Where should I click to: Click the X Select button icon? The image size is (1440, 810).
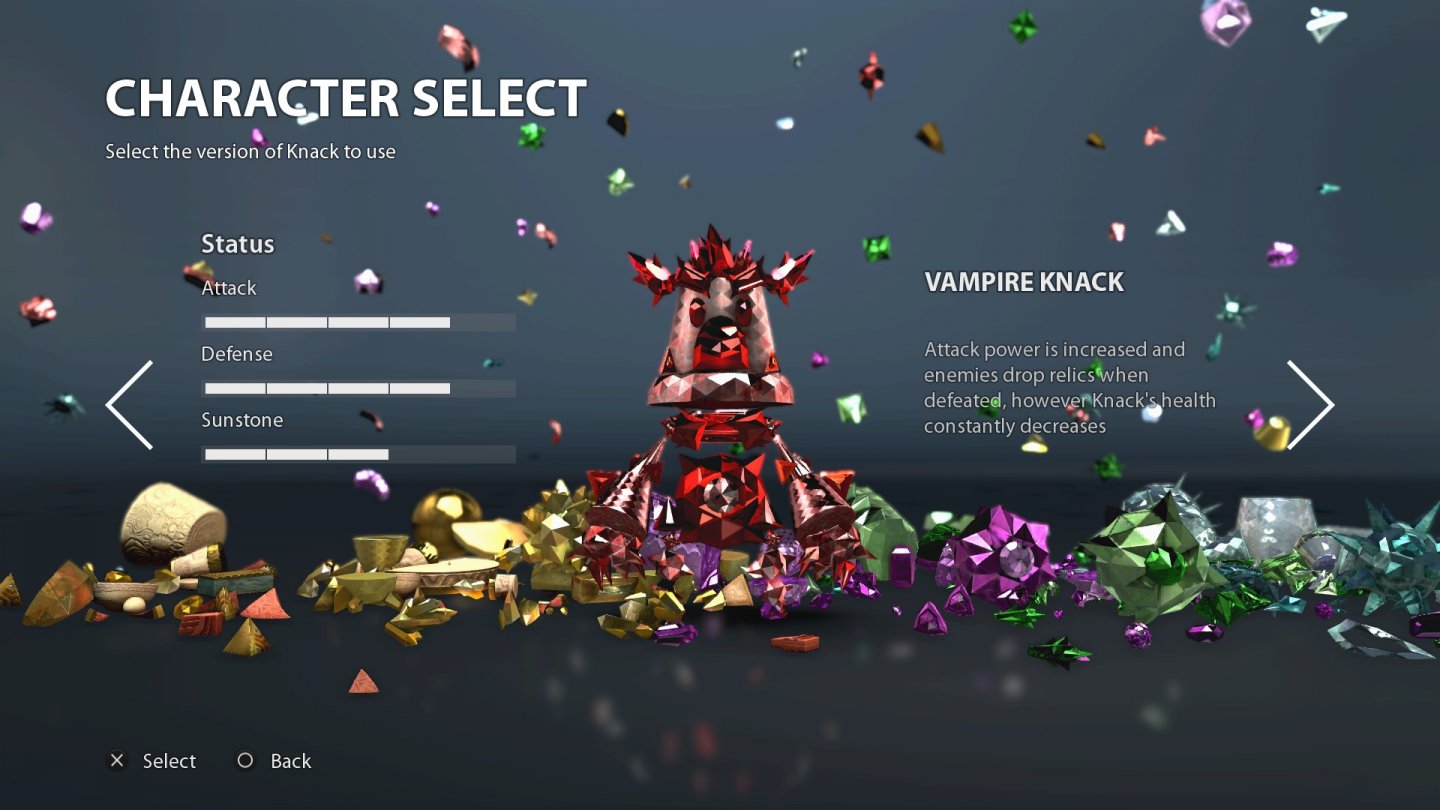[119, 761]
